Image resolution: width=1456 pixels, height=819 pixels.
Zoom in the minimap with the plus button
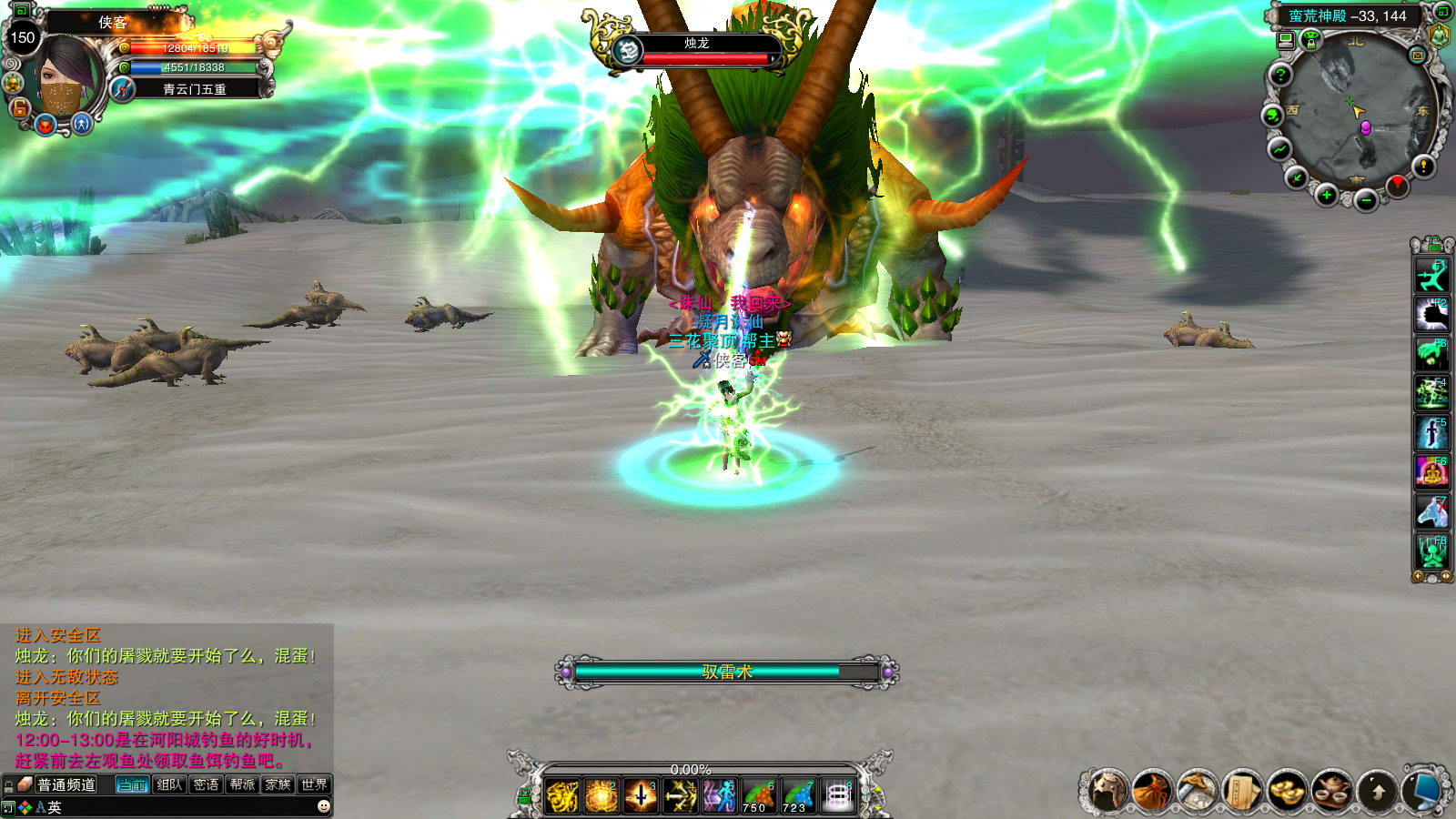click(1327, 196)
